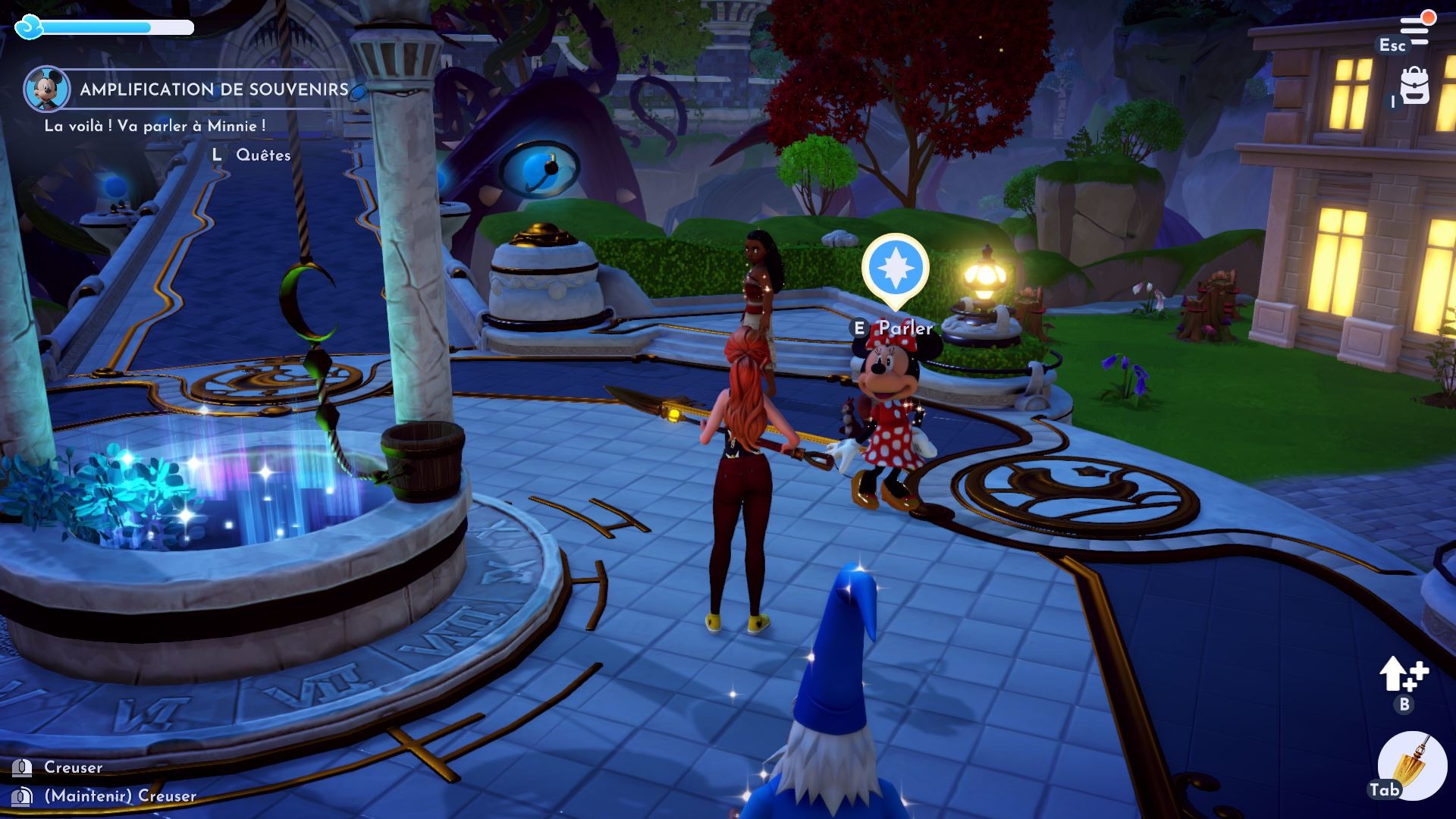Open the backpack inventory icon

1415,86
